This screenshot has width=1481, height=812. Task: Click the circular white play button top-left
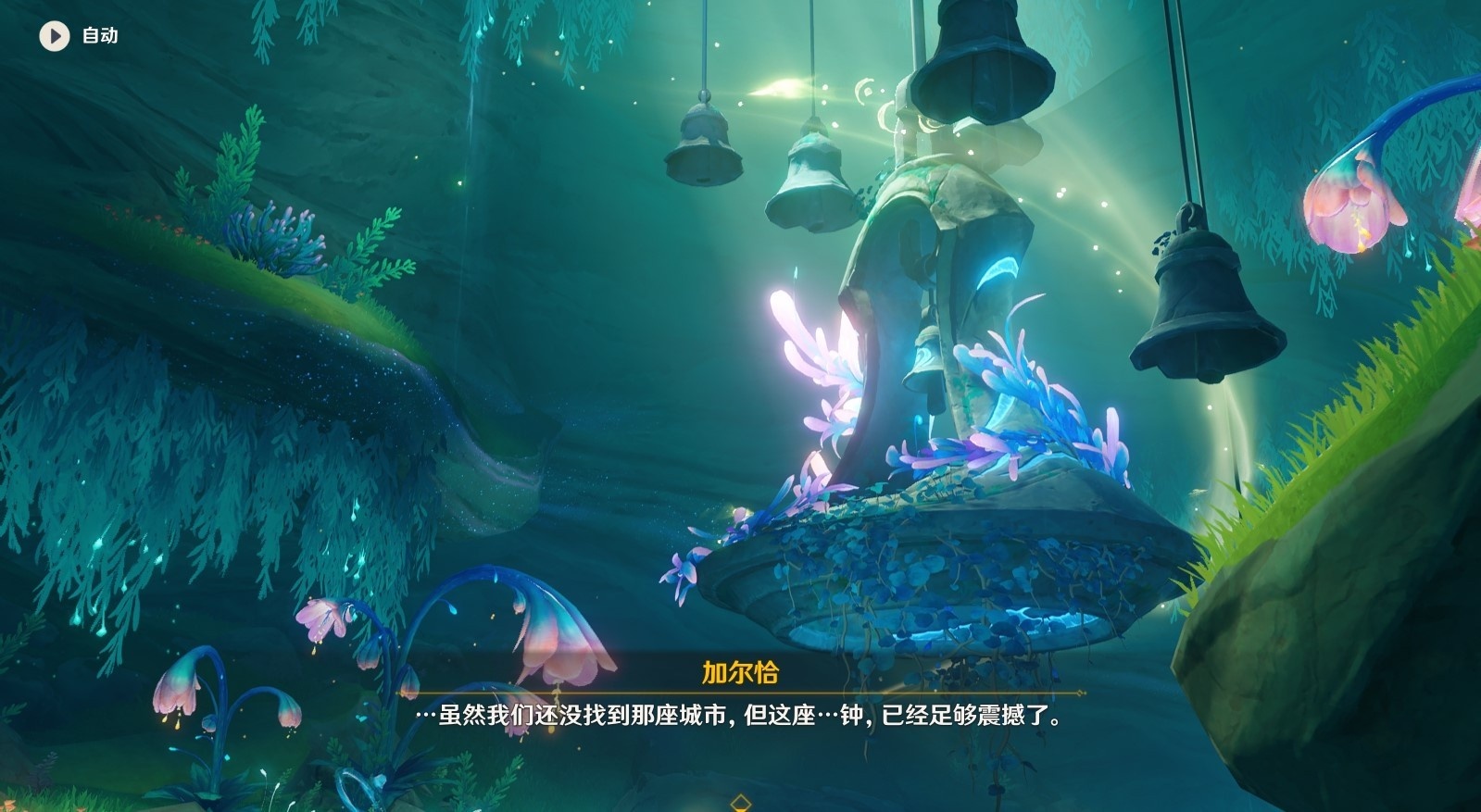(x=53, y=37)
